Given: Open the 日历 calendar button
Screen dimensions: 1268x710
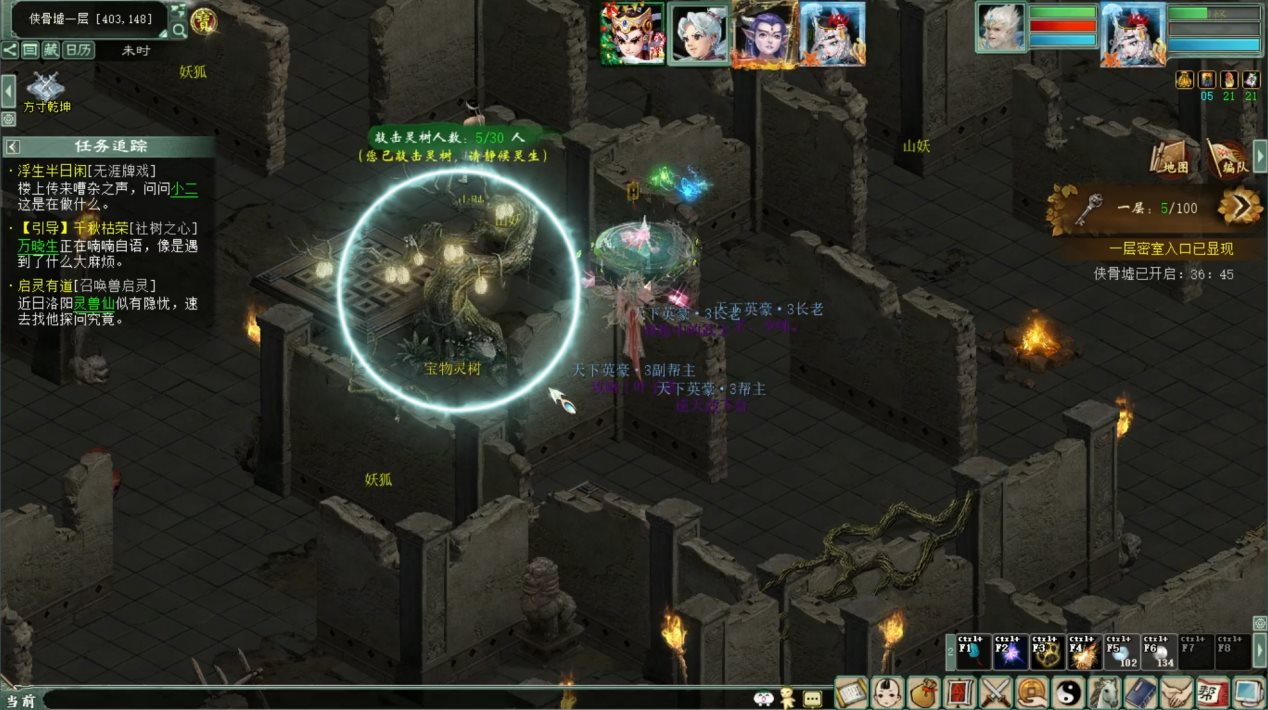Looking at the screenshot, I should (x=78, y=50).
